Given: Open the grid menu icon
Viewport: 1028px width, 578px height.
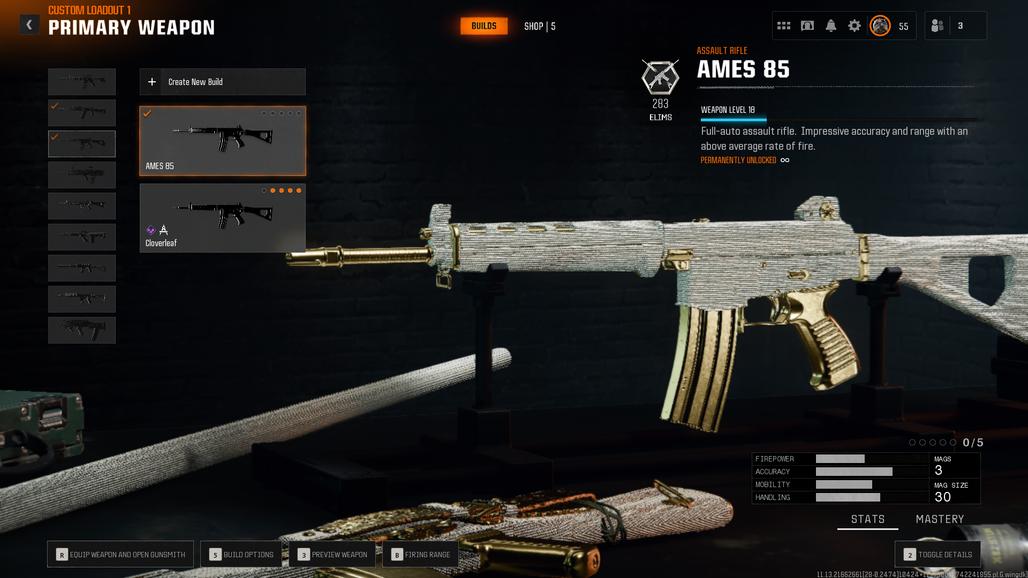Looking at the screenshot, I should 784,26.
